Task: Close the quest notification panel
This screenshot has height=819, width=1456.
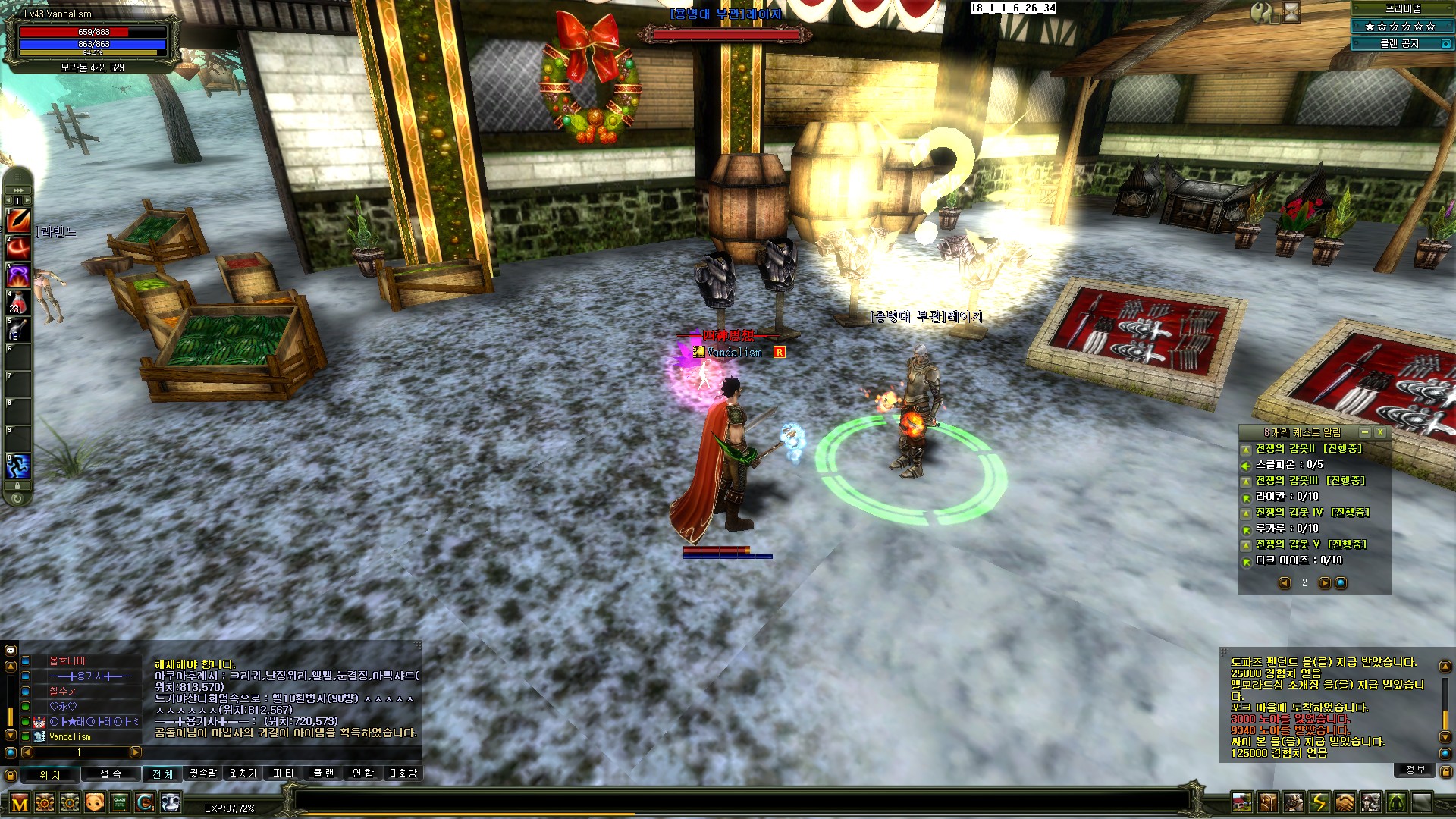Action: click(1380, 432)
